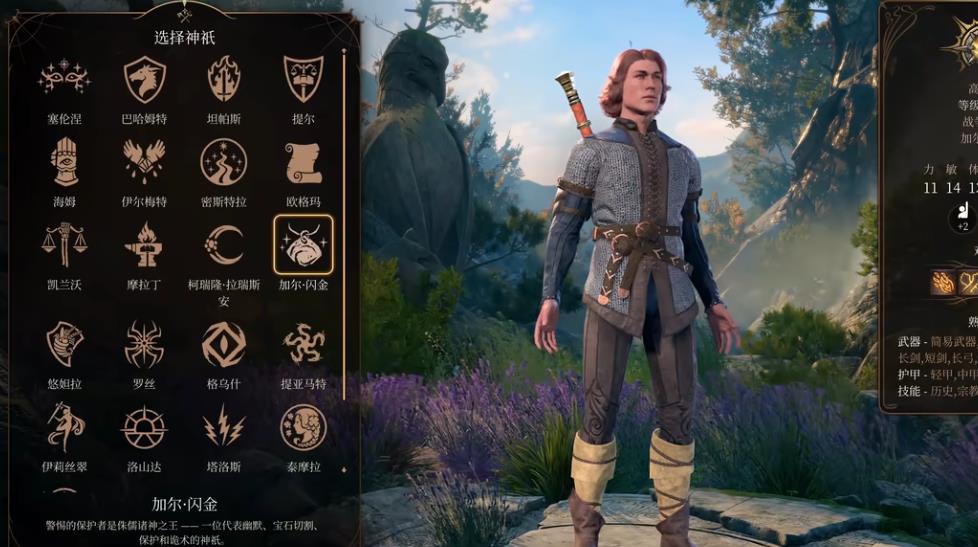Select the deity 塞伦涅 (Selûne)
The width and height of the screenshot is (978, 547).
coord(64,78)
